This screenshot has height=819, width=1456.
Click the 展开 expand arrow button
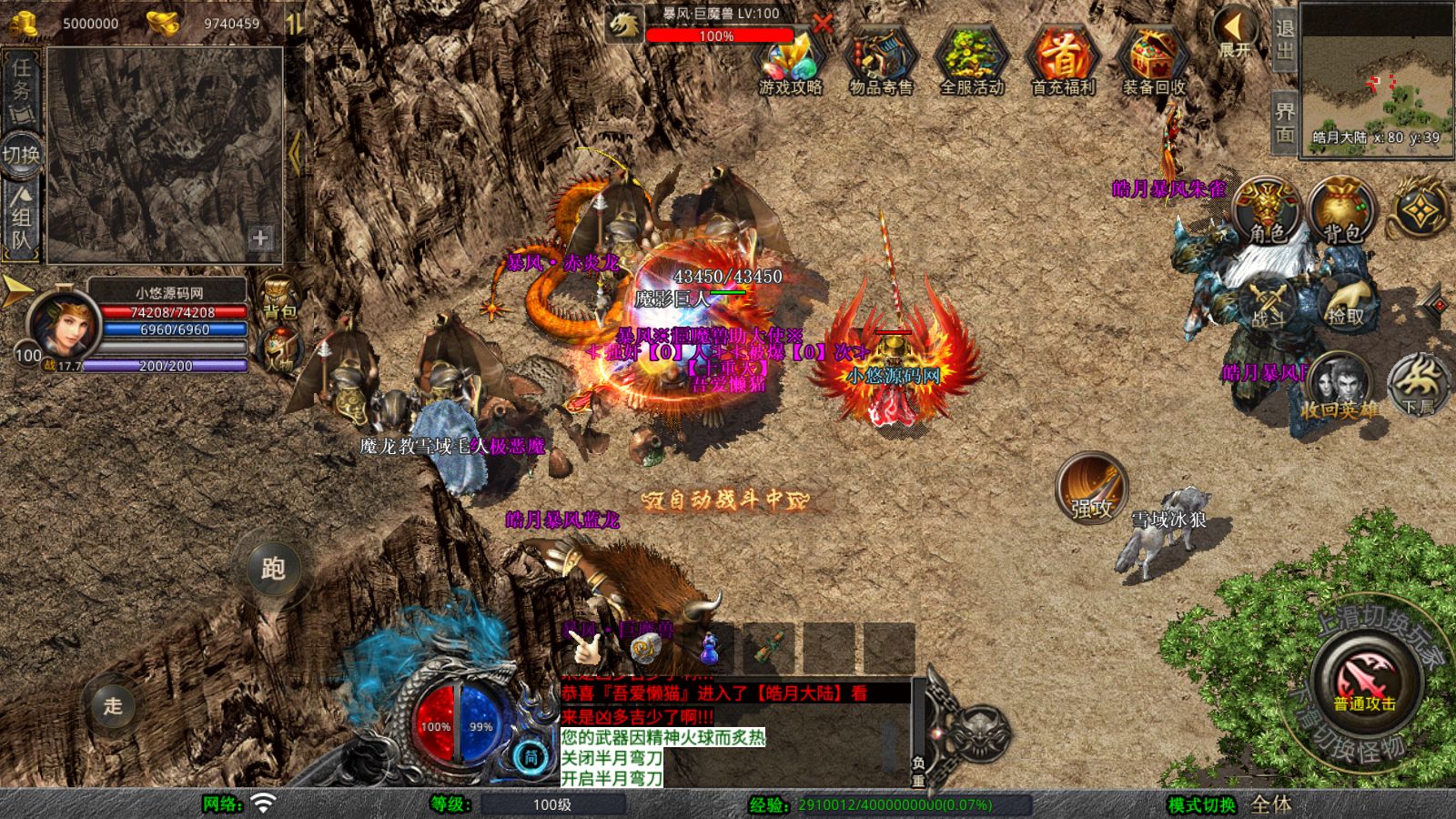pyautogui.click(x=1235, y=33)
